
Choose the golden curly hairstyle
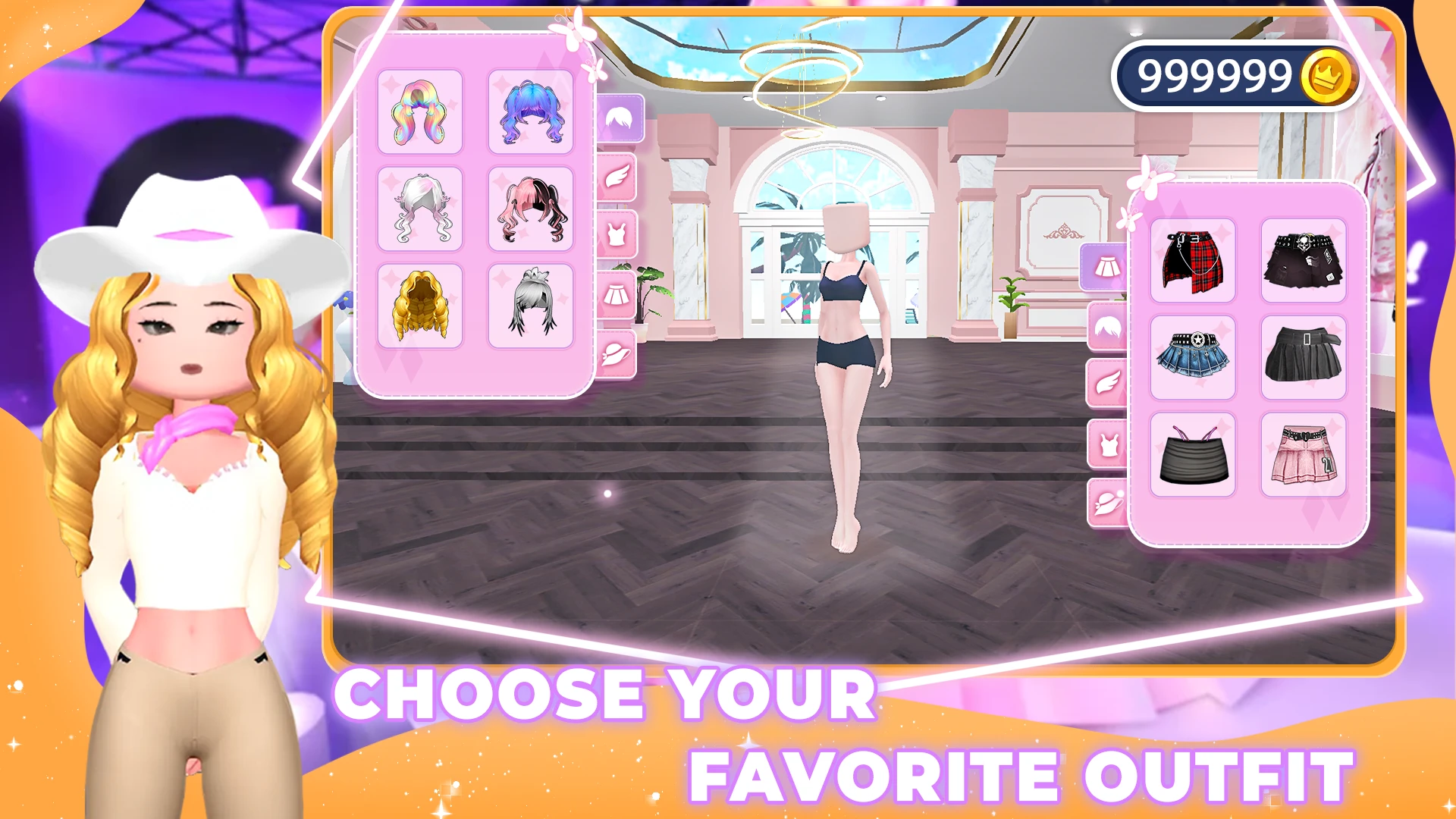419,306
